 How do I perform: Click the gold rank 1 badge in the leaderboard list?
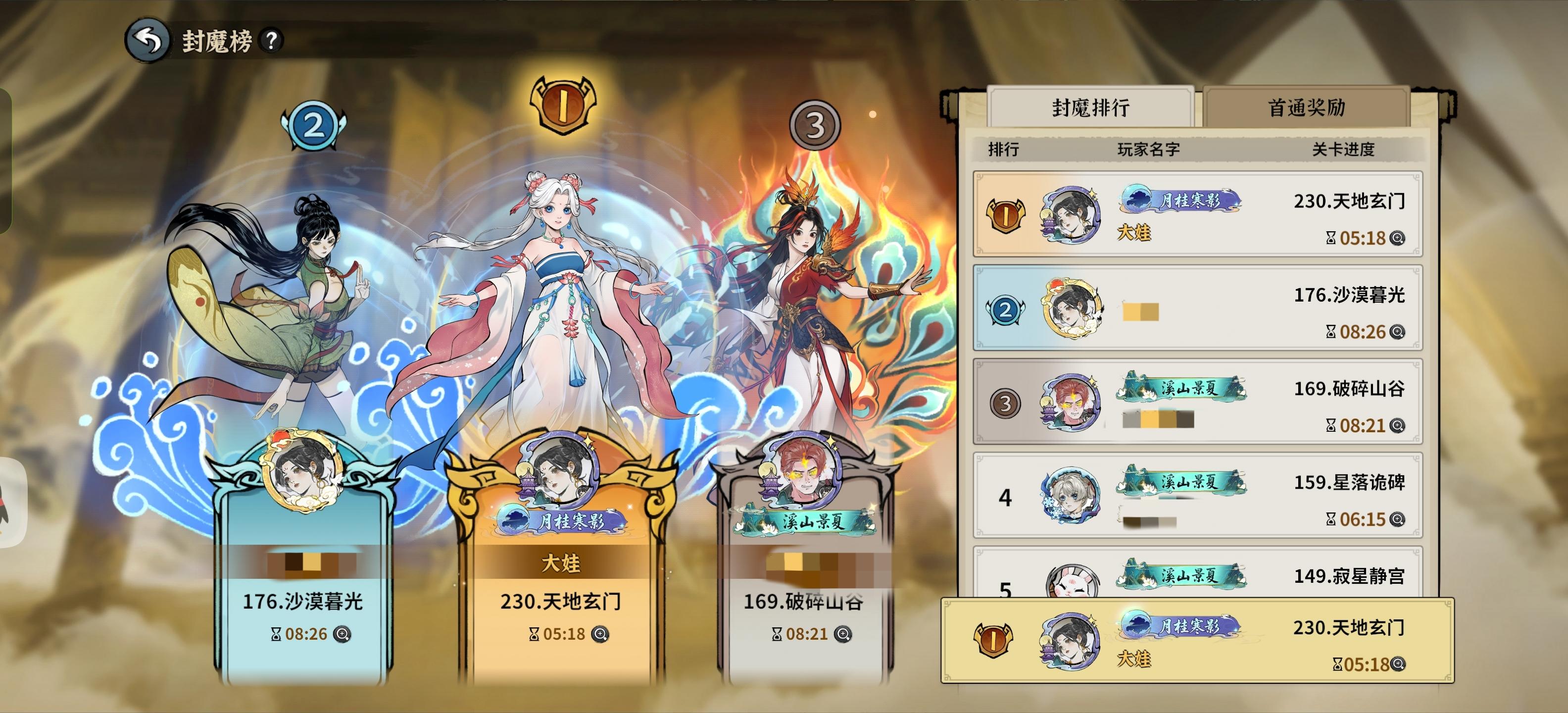1006,215
